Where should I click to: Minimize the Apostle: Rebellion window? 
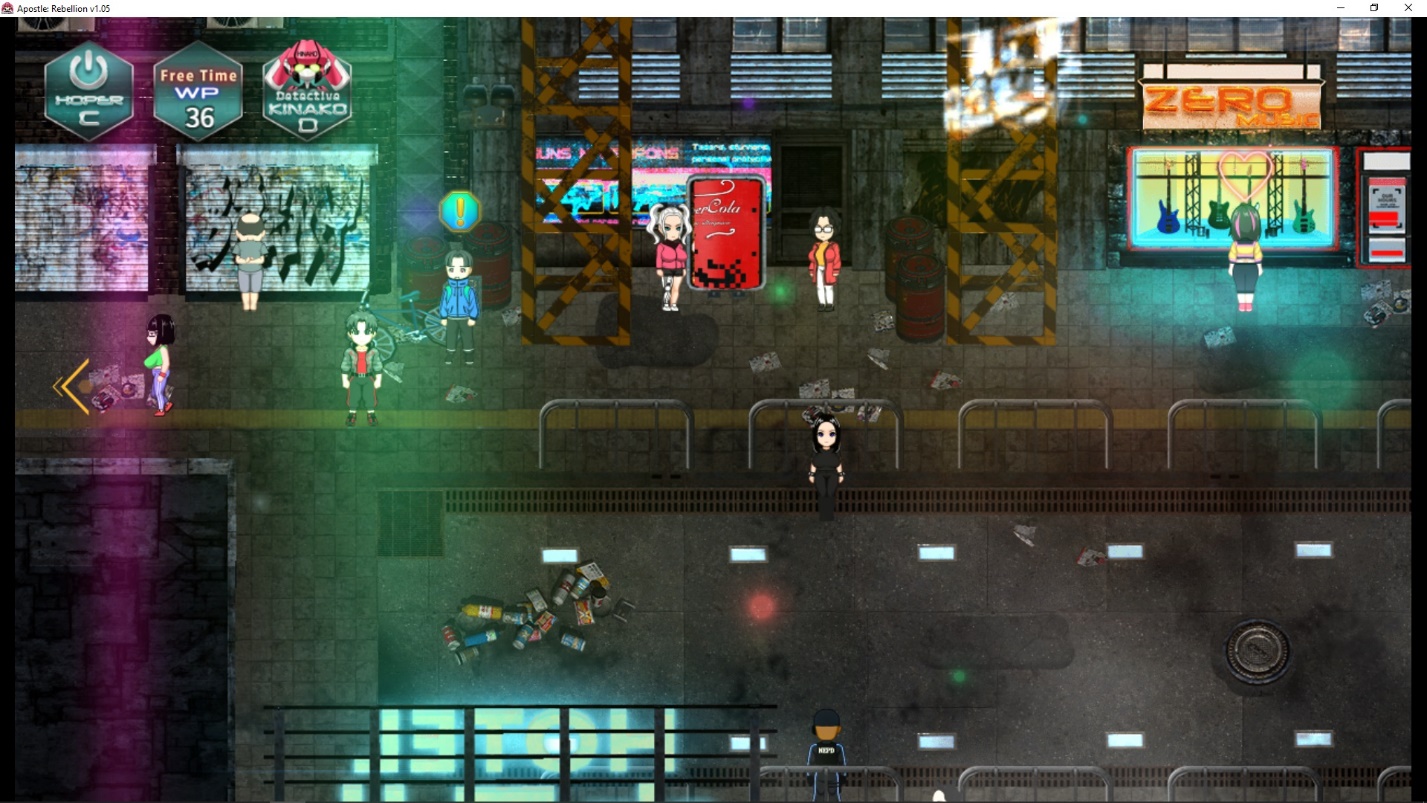click(x=1341, y=8)
